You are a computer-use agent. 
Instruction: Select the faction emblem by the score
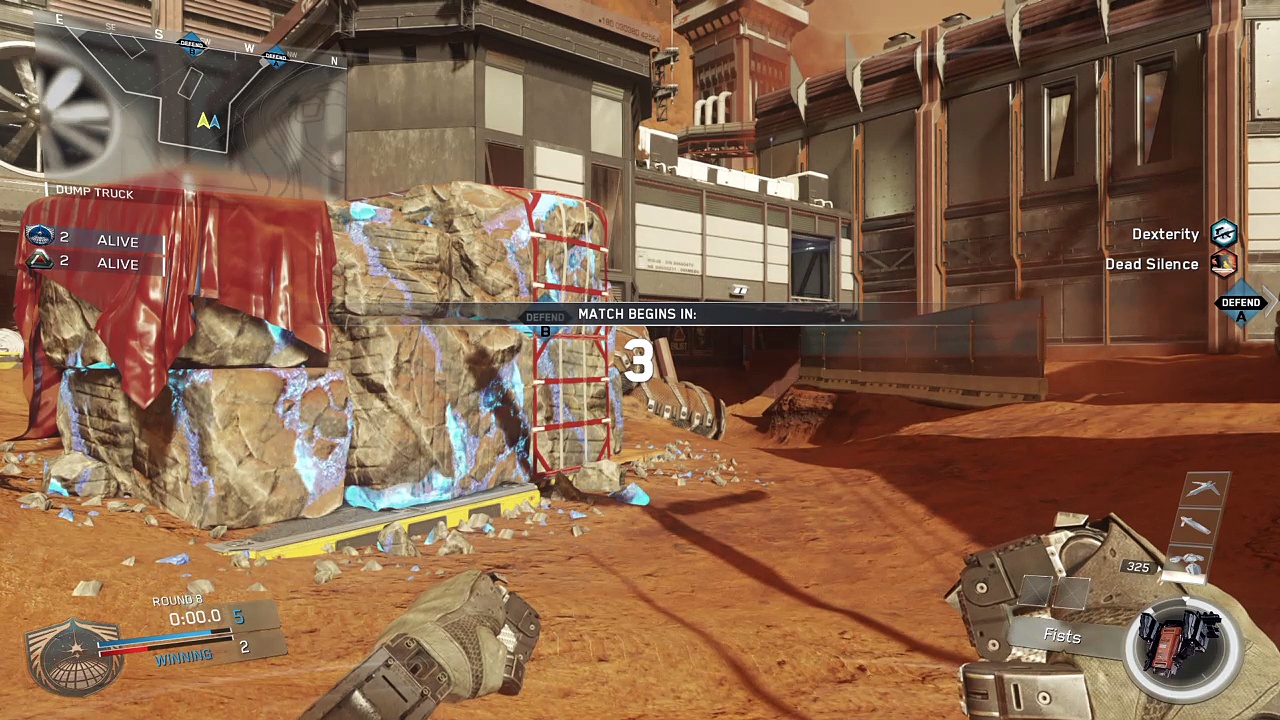[x=72, y=653]
